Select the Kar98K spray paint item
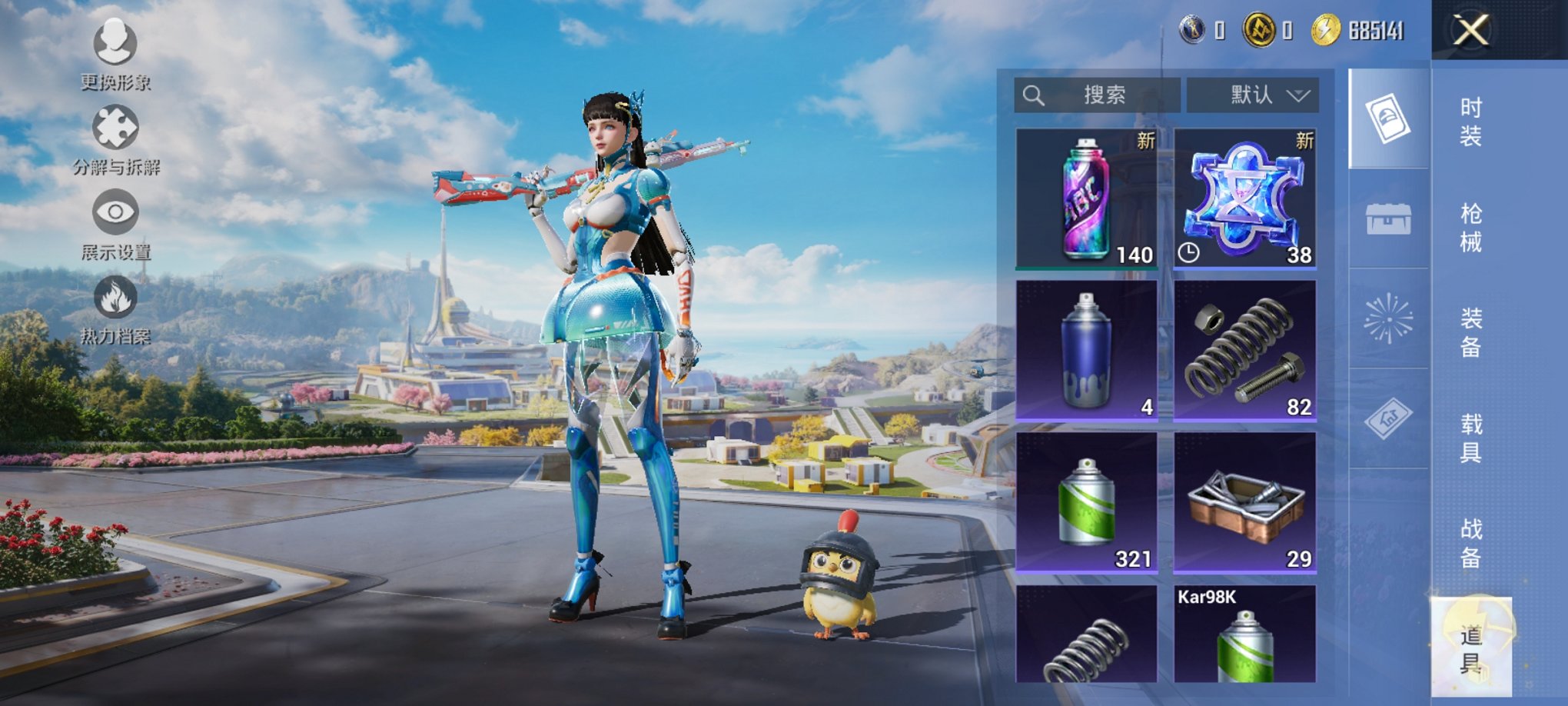This screenshot has width=1568, height=706. (1244, 634)
